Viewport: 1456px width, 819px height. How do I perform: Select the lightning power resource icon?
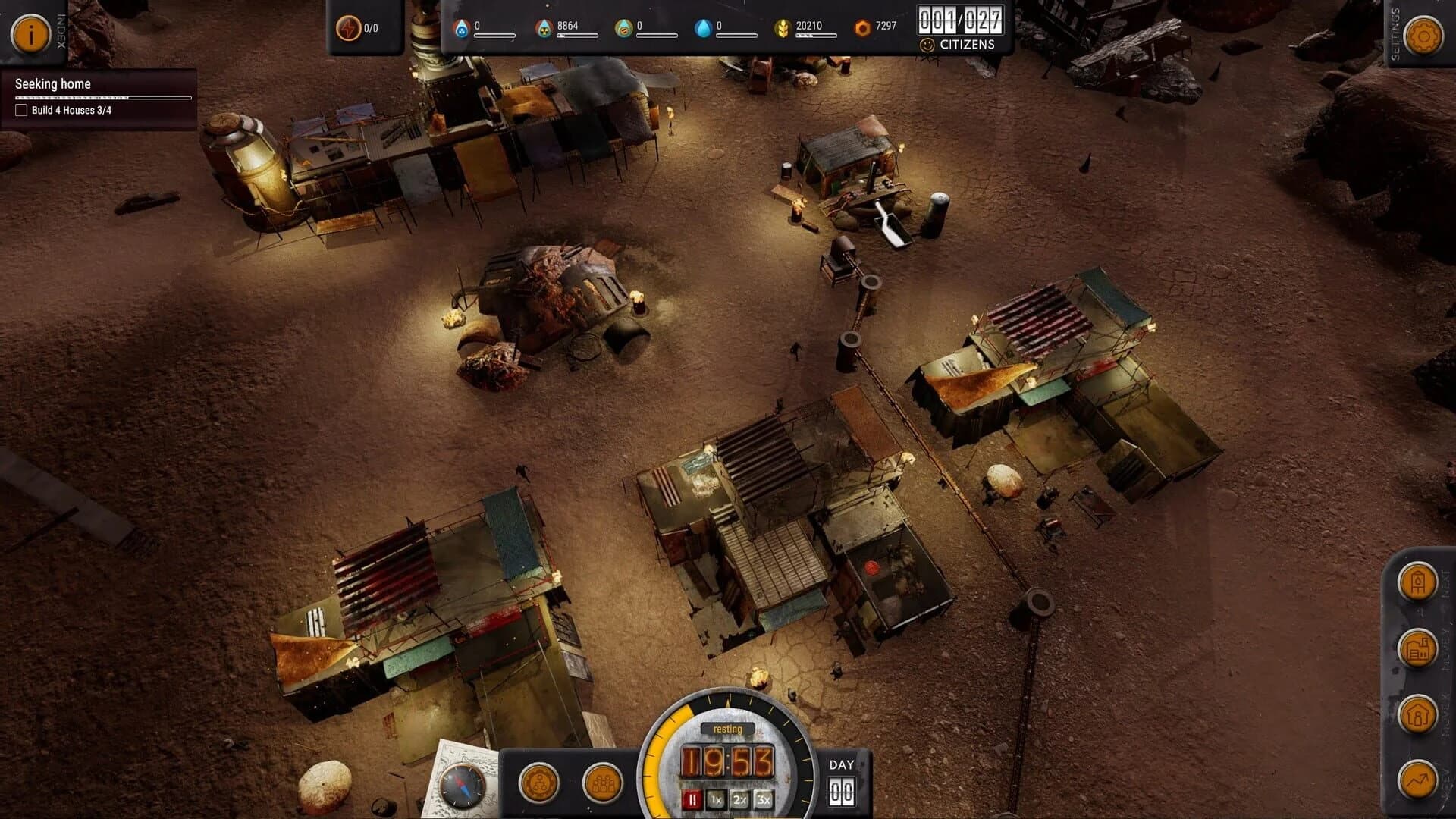[348, 29]
